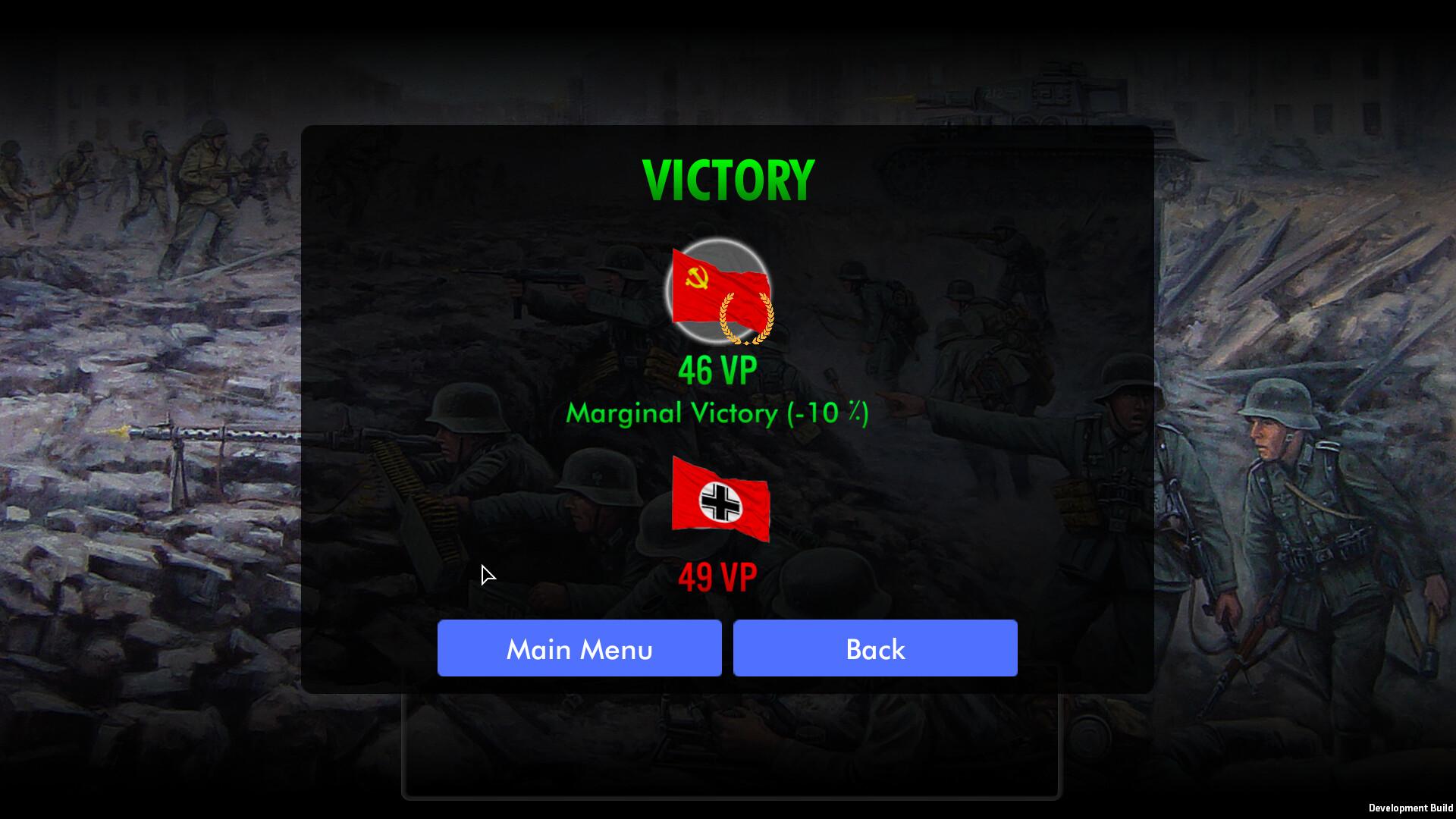The height and width of the screenshot is (819, 1456).
Task: Open the Main Menu
Action: click(579, 648)
